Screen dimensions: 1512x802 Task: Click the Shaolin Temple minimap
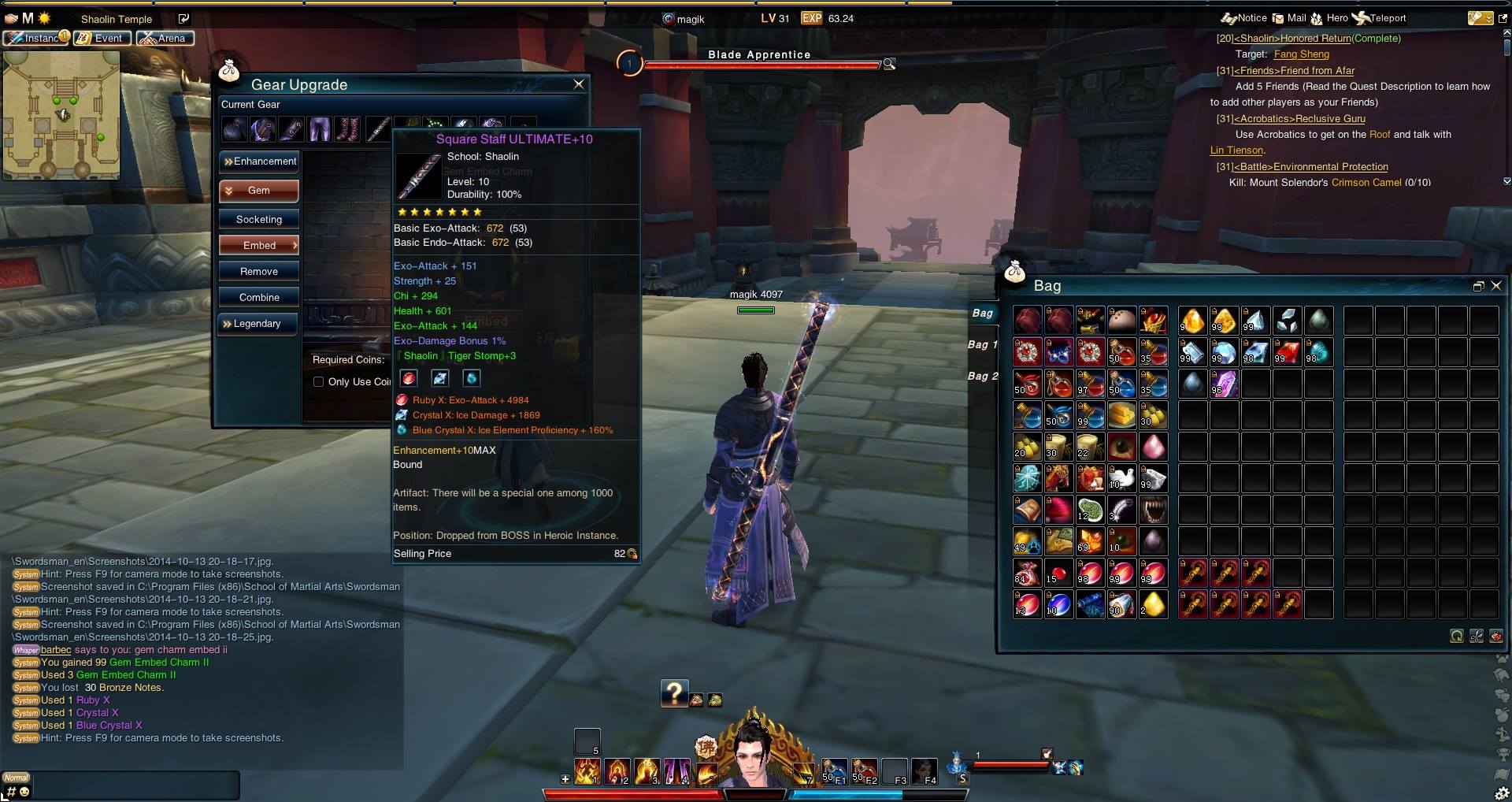click(61, 115)
